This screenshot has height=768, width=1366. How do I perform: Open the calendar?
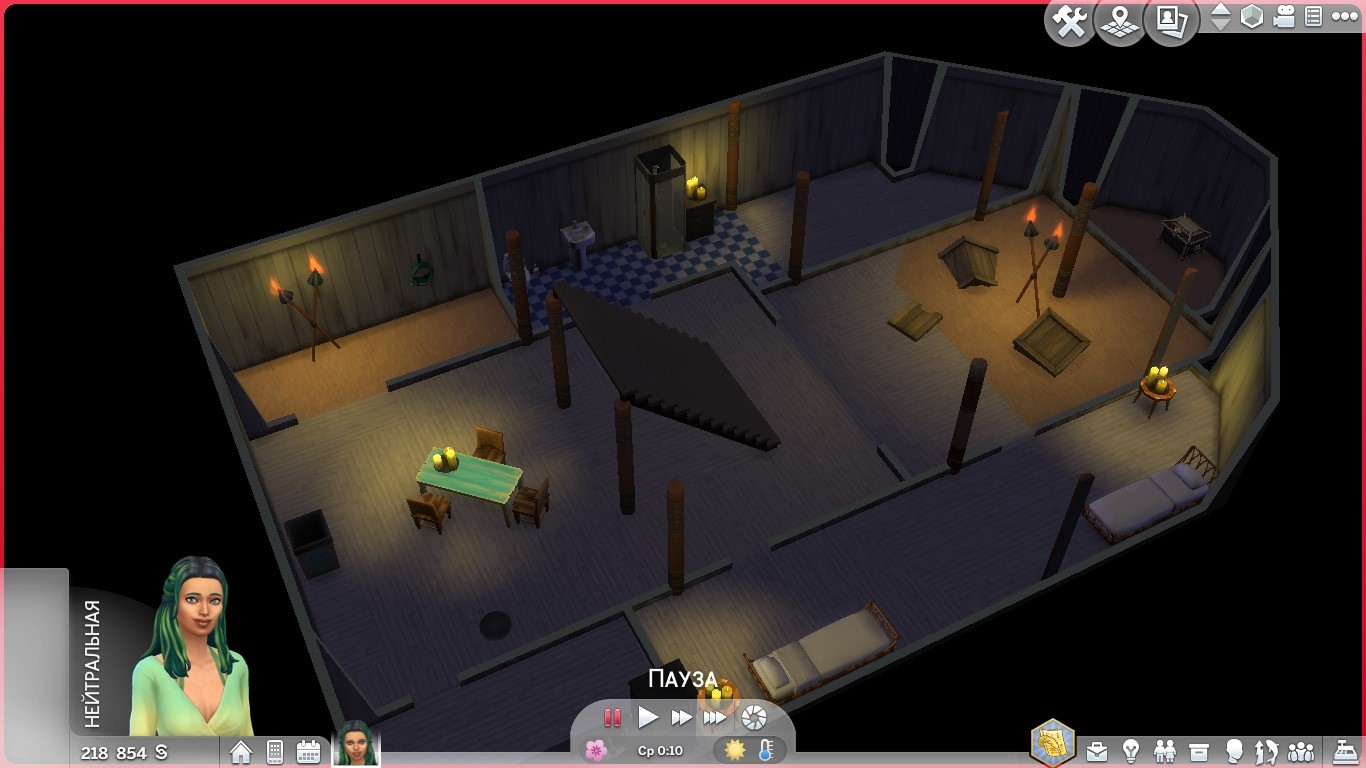pos(308,752)
